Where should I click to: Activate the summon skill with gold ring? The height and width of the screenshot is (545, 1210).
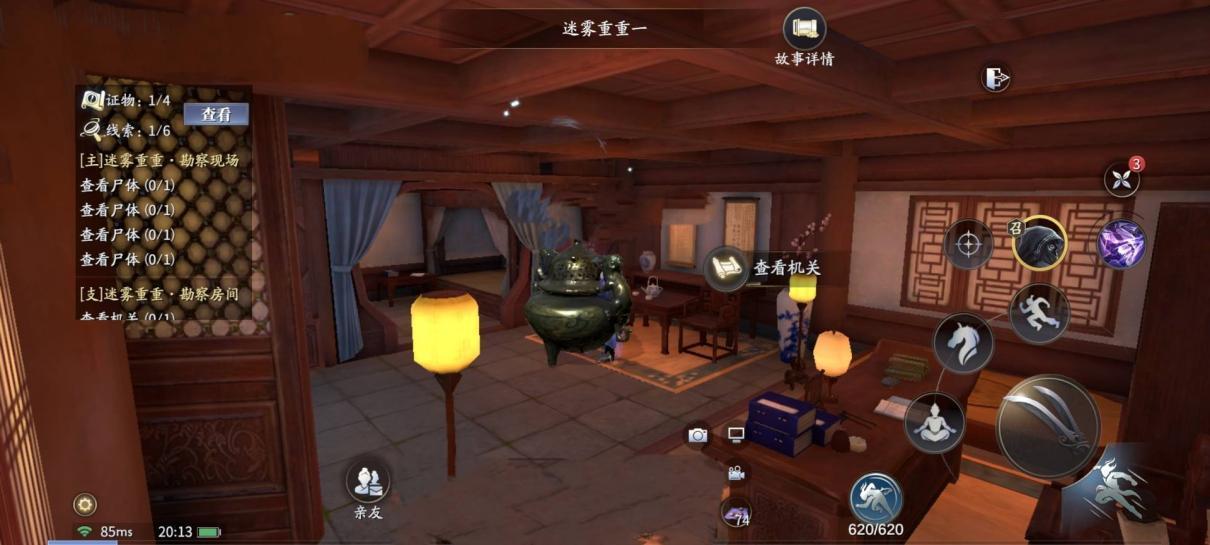[1039, 243]
